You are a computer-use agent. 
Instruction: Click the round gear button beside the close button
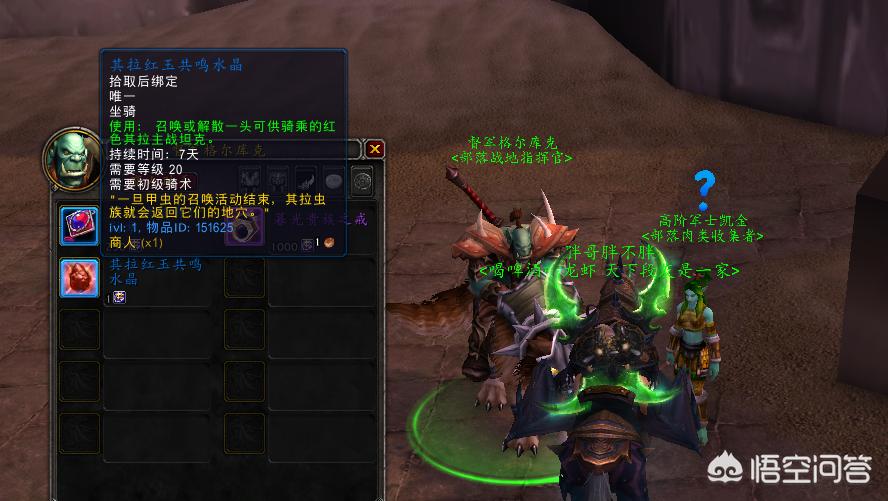362,182
